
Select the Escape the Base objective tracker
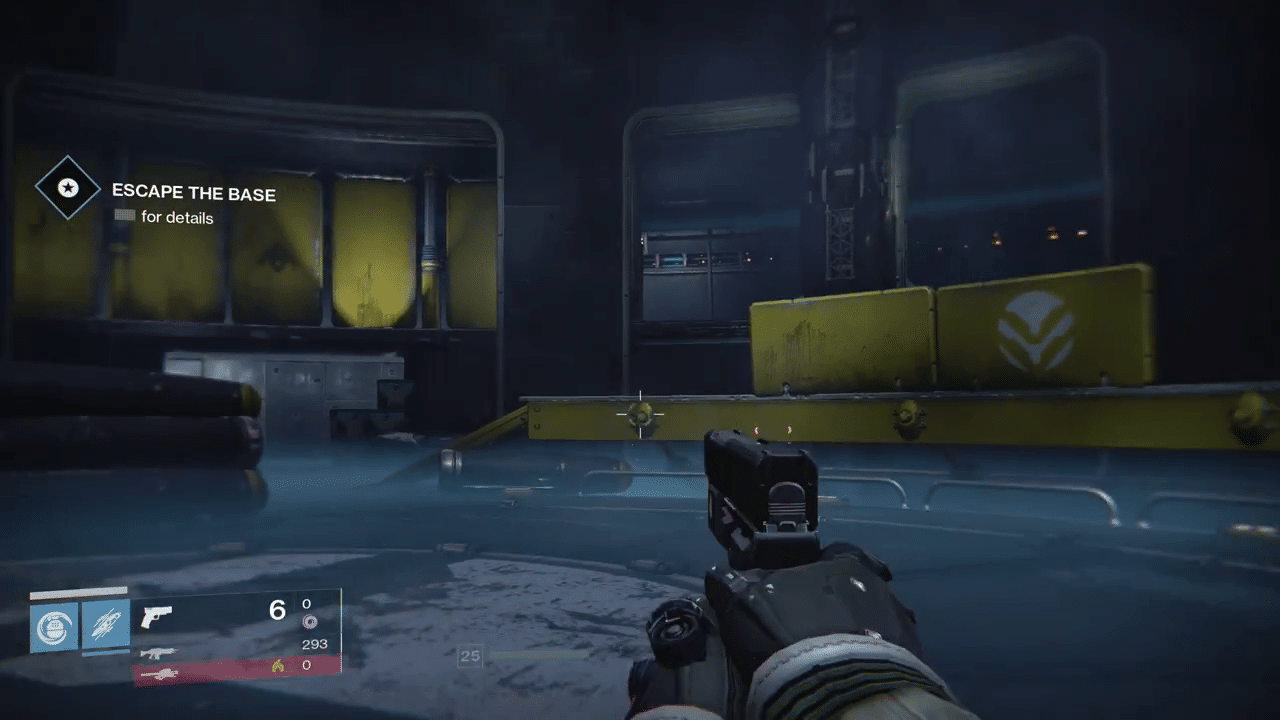pos(193,193)
